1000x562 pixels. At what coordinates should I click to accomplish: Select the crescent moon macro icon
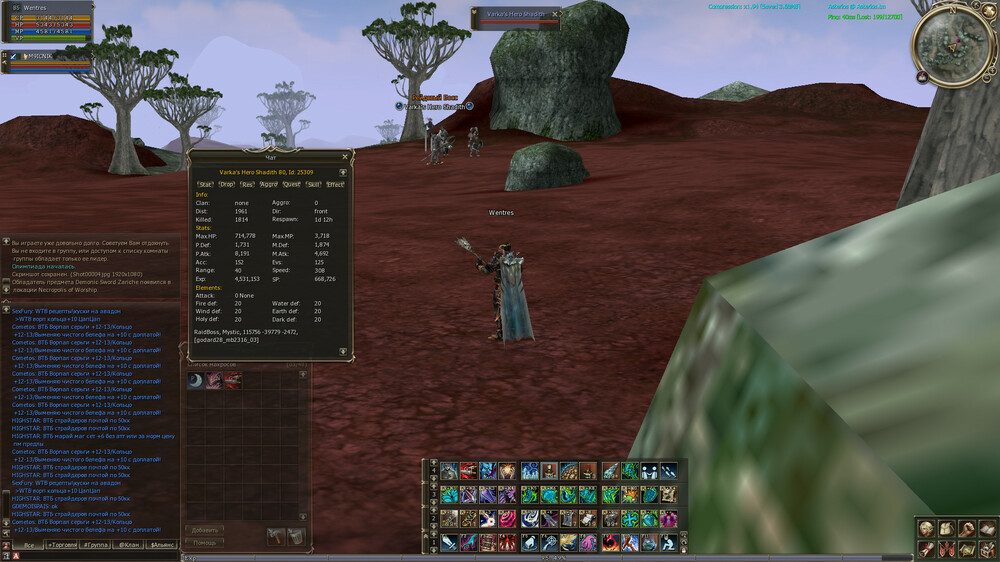pos(196,381)
